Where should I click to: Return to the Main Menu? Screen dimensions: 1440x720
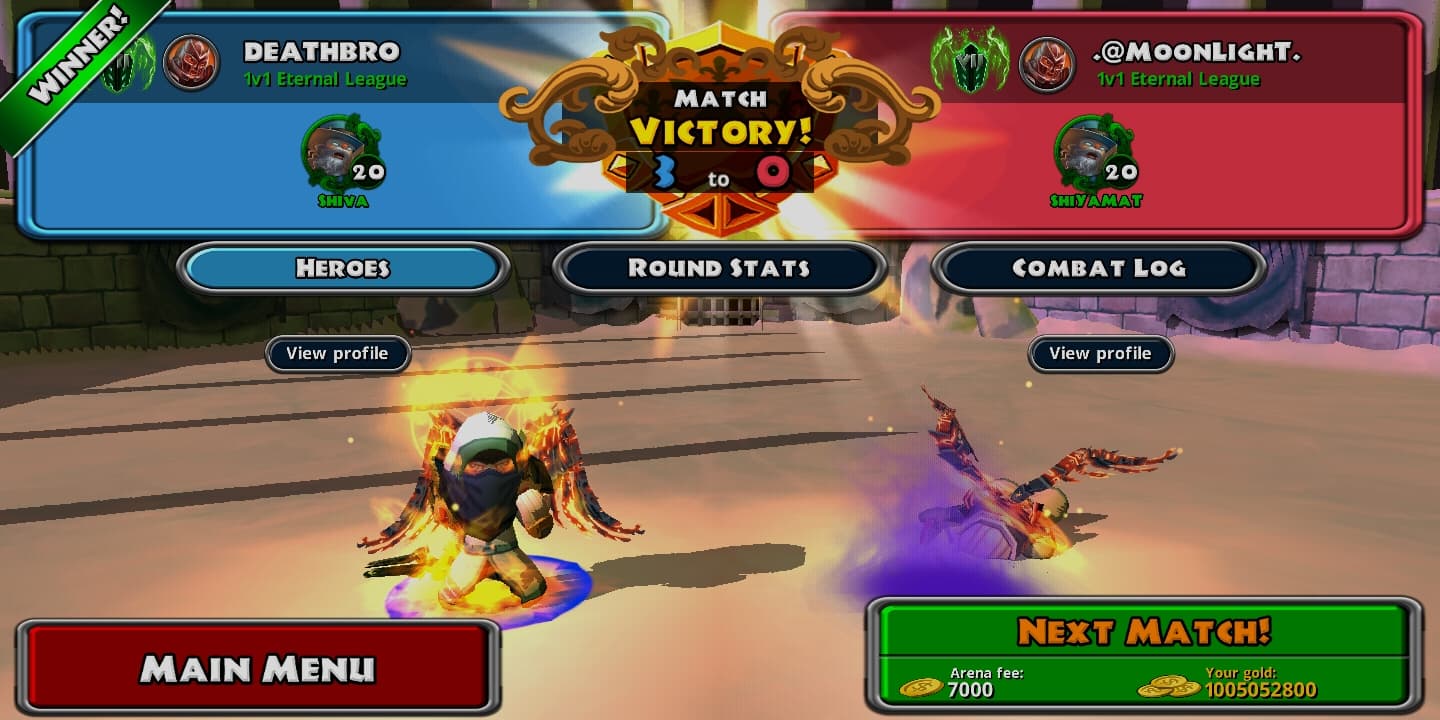tap(257, 668)
